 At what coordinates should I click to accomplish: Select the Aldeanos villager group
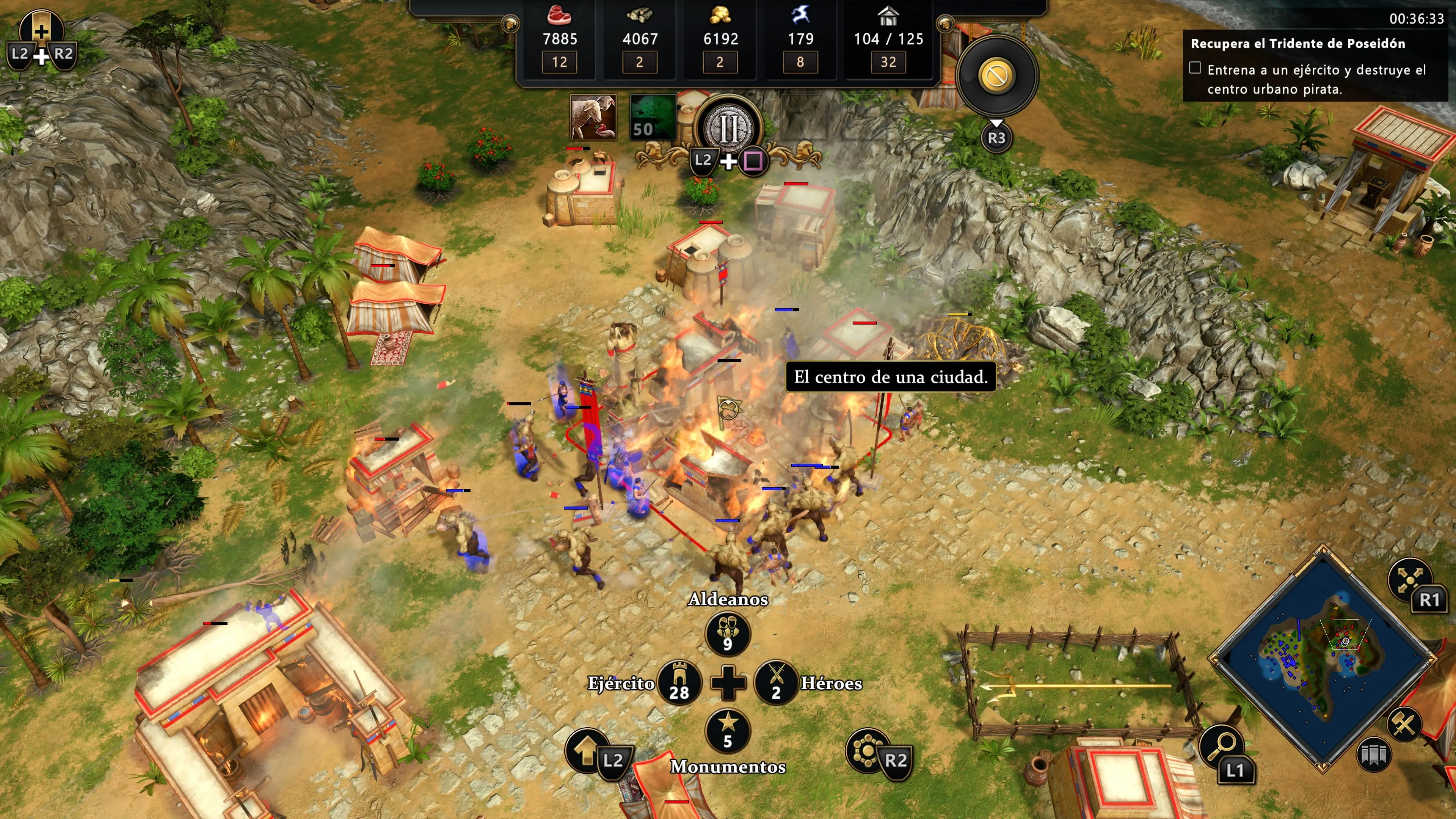(x=728, y=633)
